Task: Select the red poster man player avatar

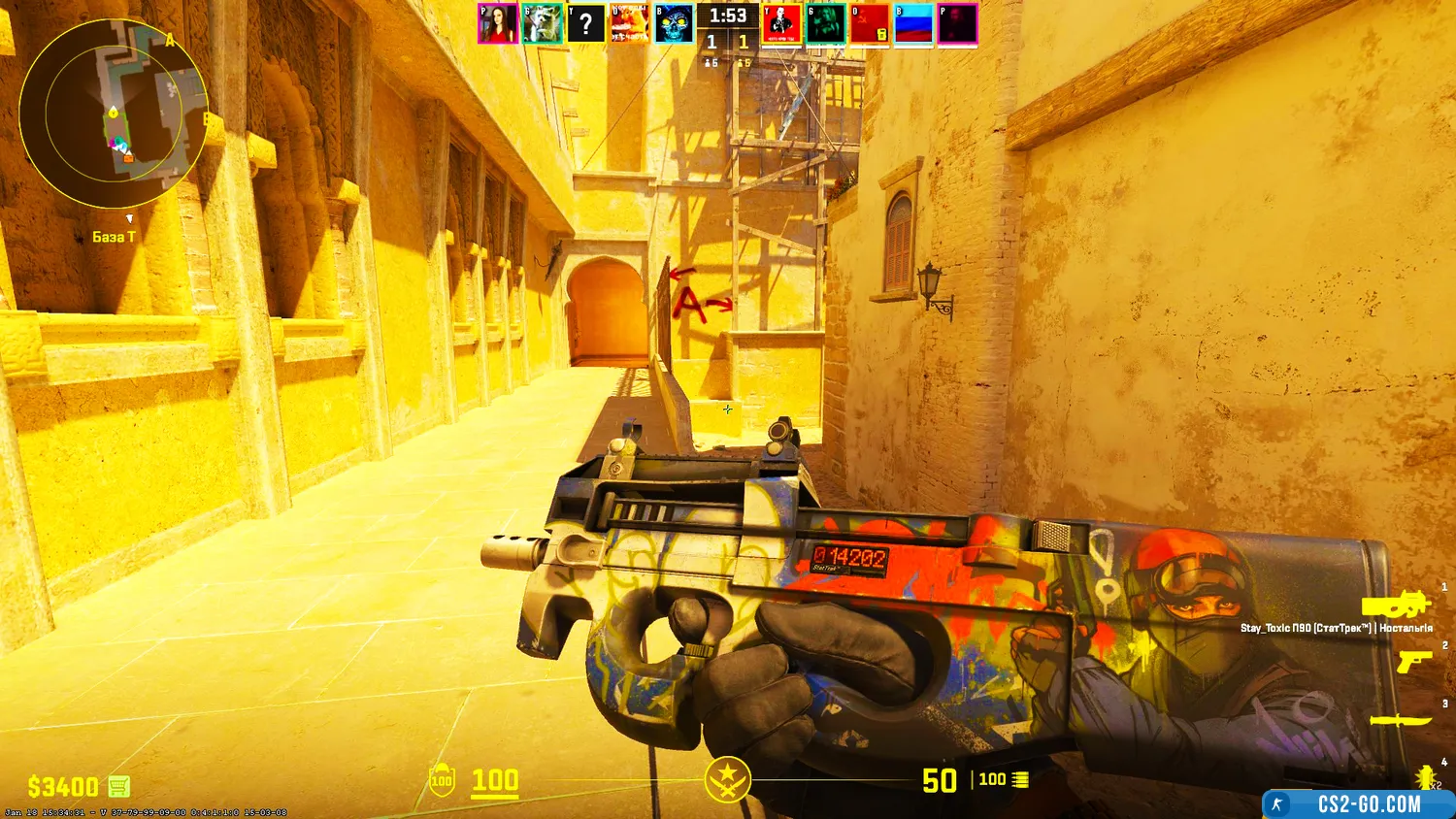Action: [x=781, y=24]
